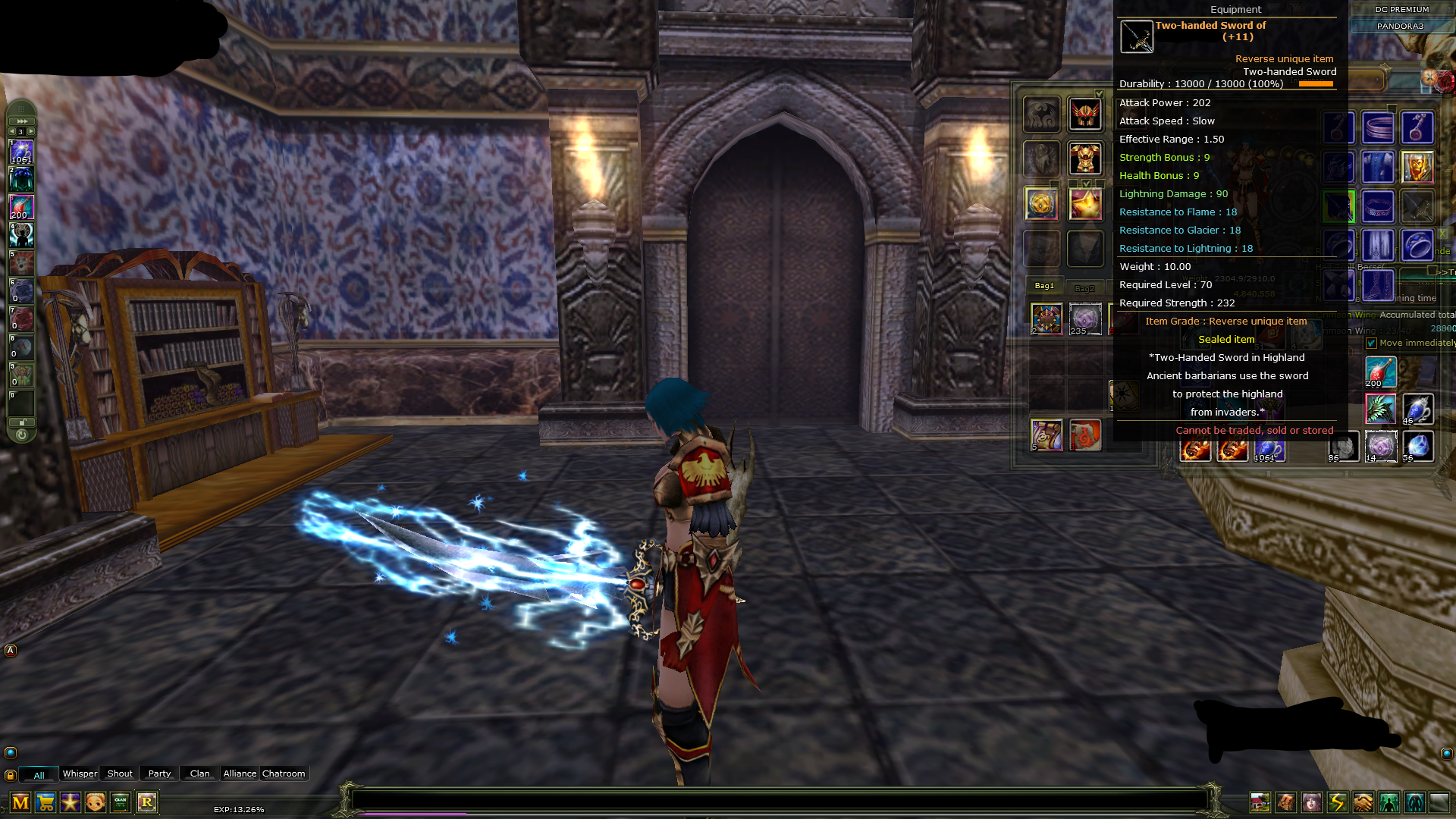Click the orange durability bar
The image size is (1456, 819).
pos(1317,84)
